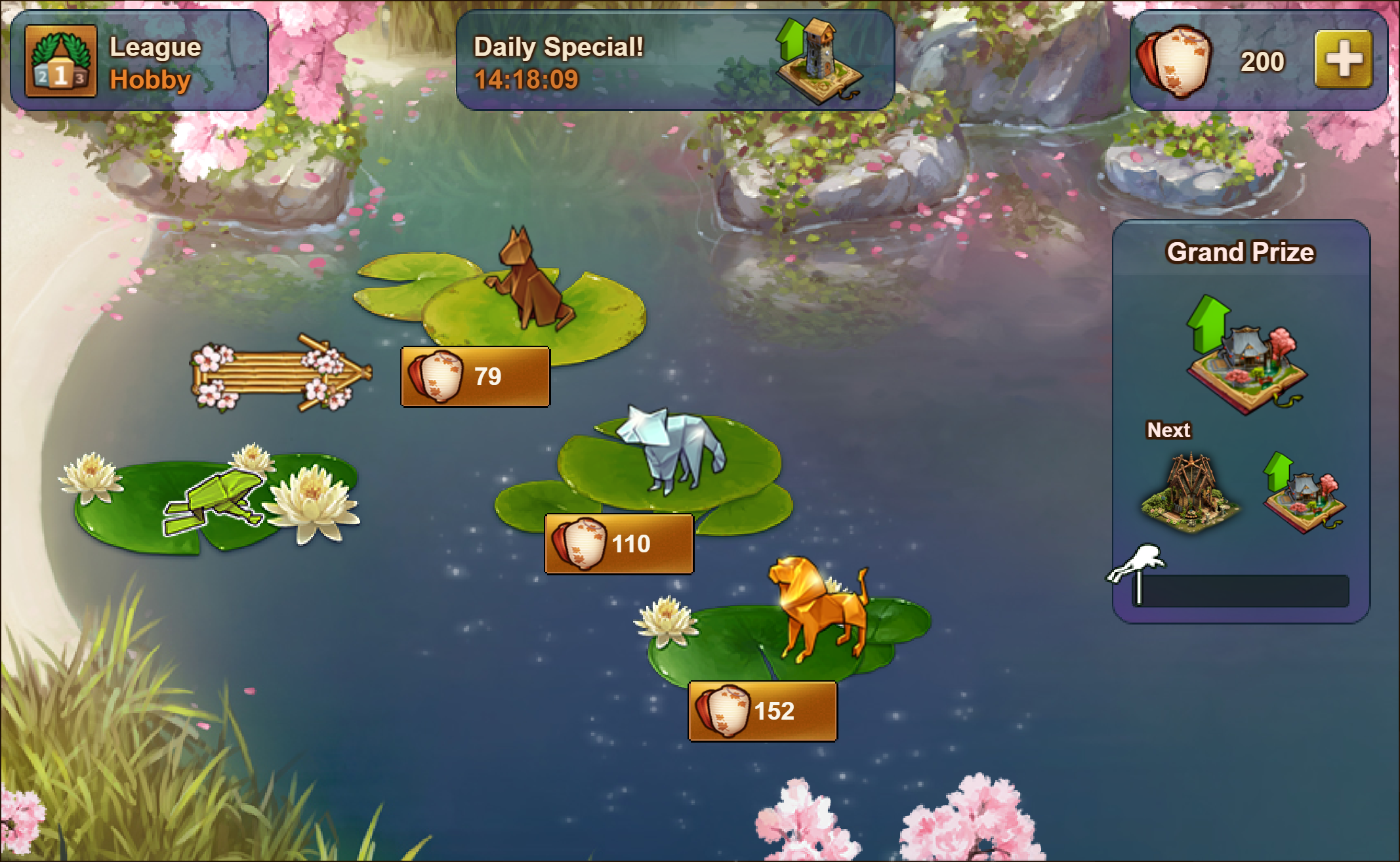Open the League Hobby rankings badge
This screenshot has width=1400, height=862.
(60, 60)
